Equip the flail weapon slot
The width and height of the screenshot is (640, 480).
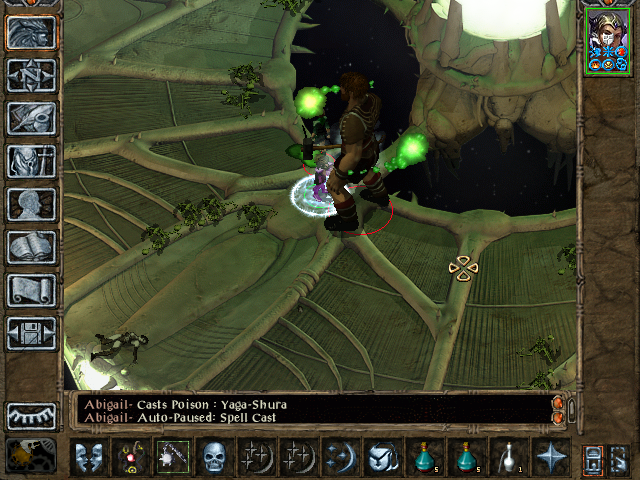click(172, 457)
